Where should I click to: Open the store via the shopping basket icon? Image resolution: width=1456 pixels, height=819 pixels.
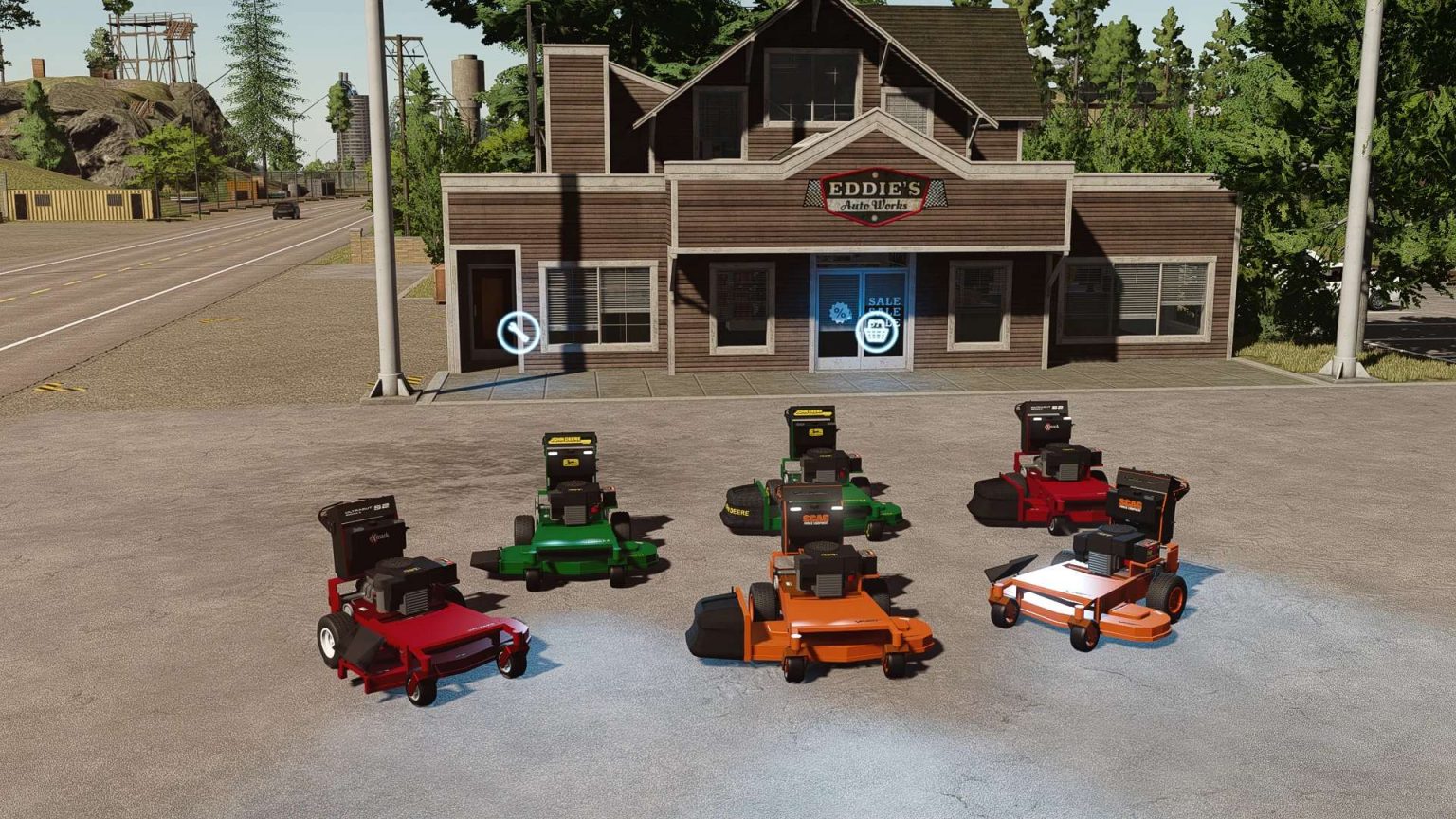tap(878, 334)
